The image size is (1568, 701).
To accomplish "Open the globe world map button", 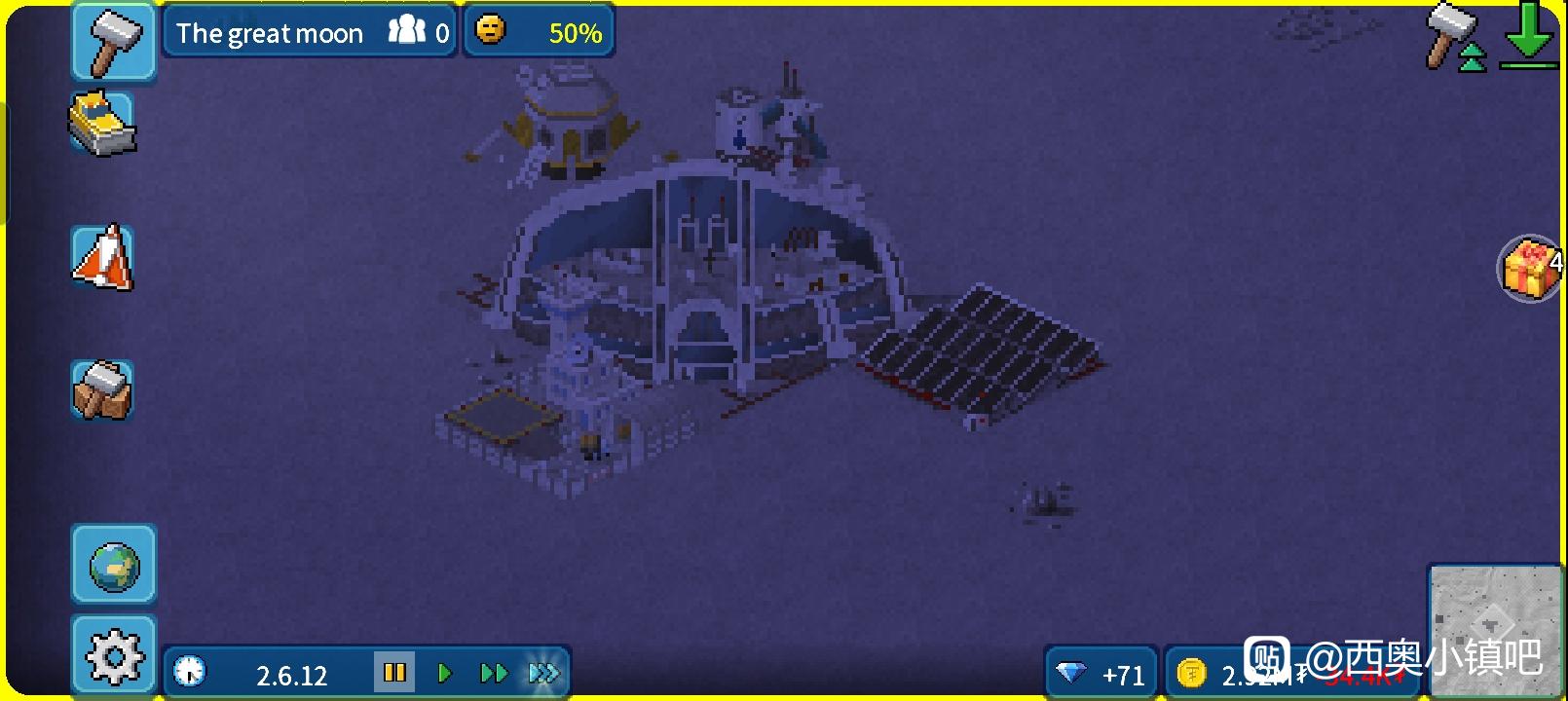I will coord(114,566).
